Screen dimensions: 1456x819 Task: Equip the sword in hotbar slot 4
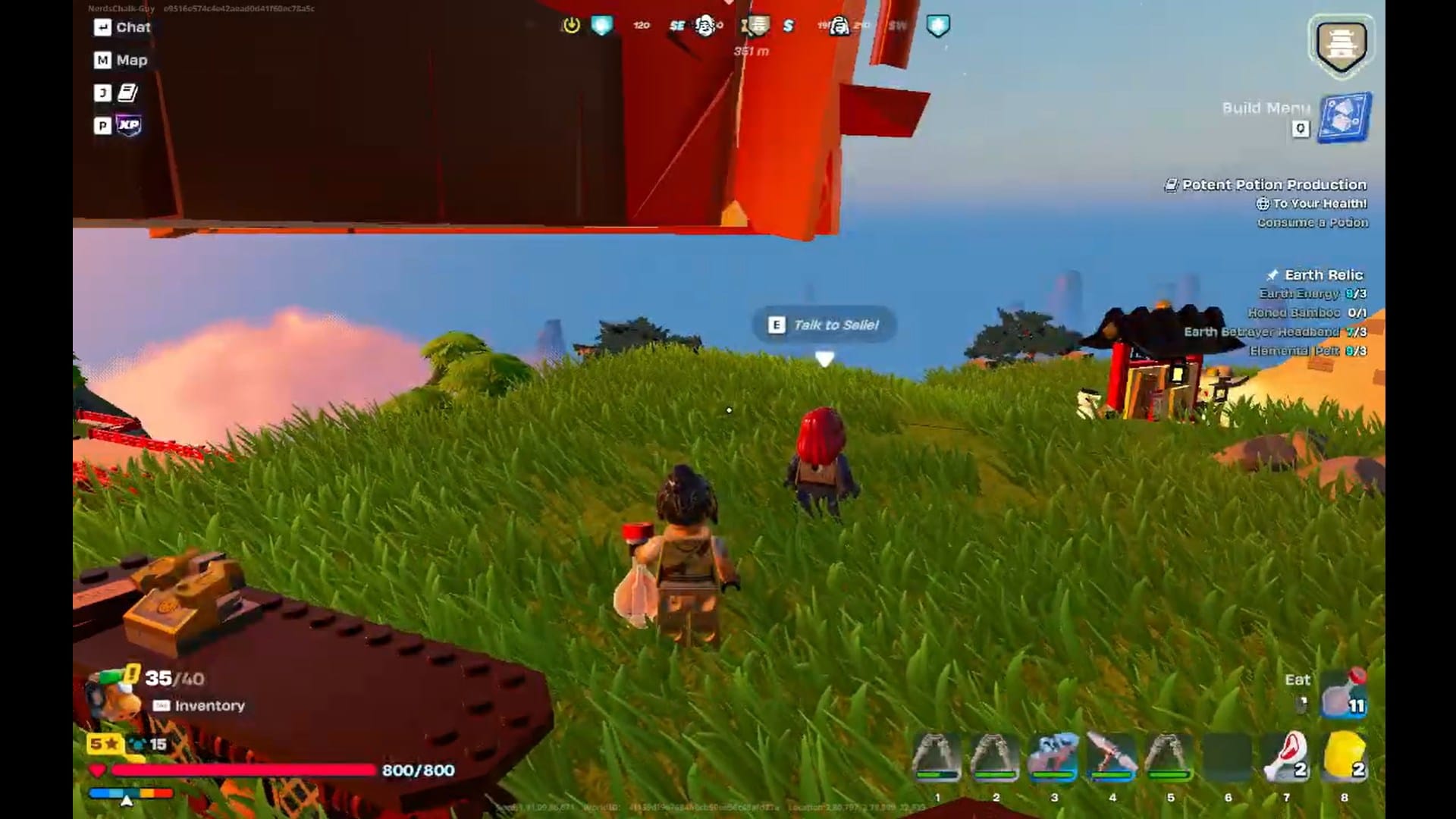point(1112,757)
